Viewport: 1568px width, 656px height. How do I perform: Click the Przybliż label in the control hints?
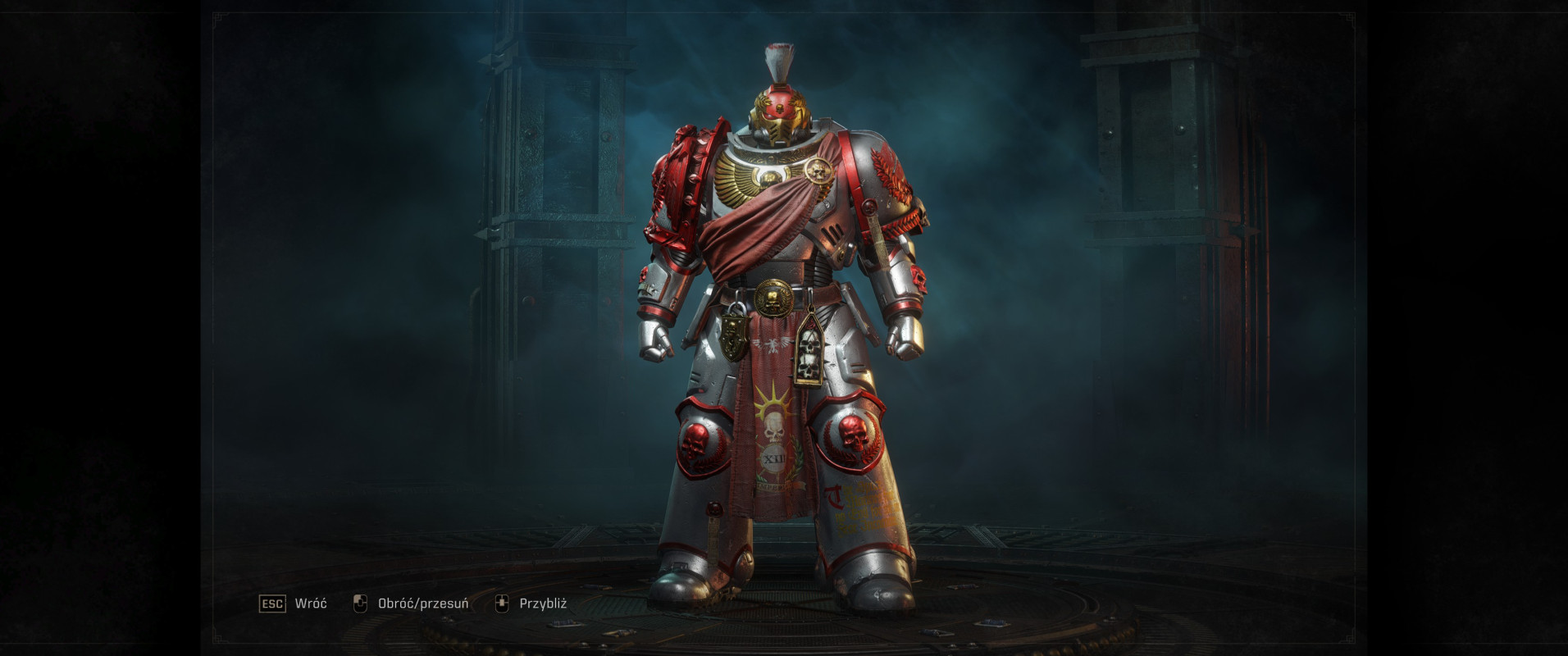pyautogui.click(x=545, y=604)
